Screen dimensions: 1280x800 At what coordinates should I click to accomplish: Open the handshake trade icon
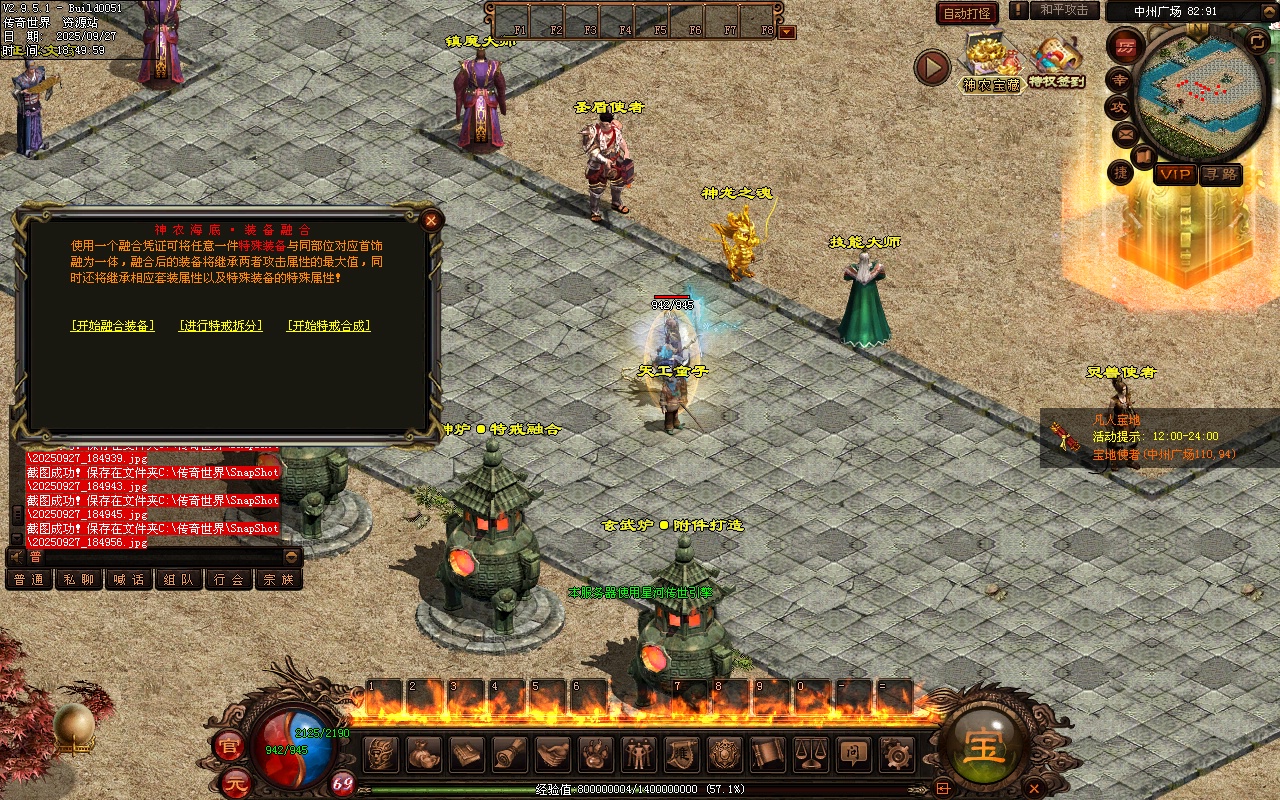pos(553,753)
